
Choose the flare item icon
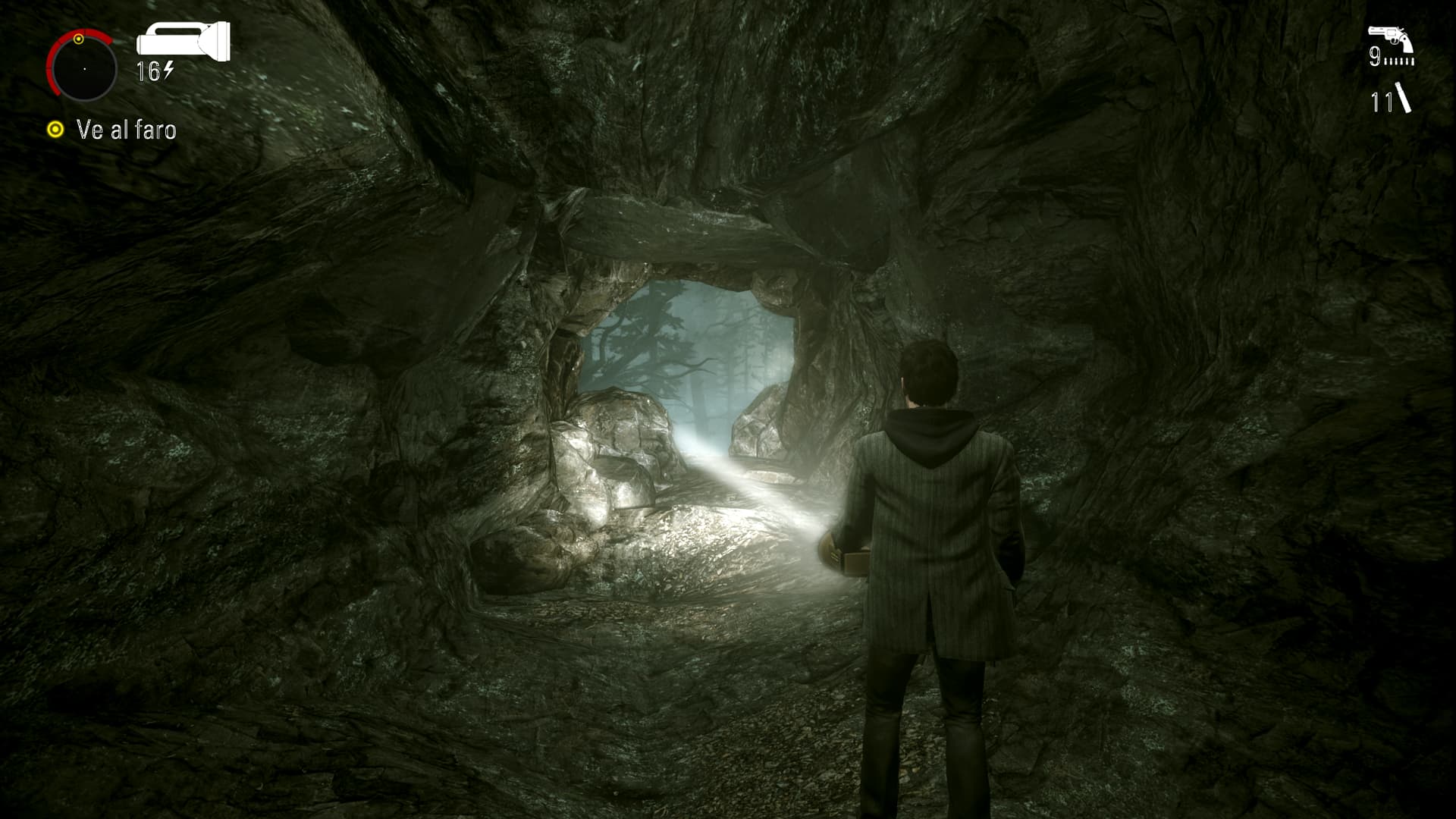(1403, 99)
